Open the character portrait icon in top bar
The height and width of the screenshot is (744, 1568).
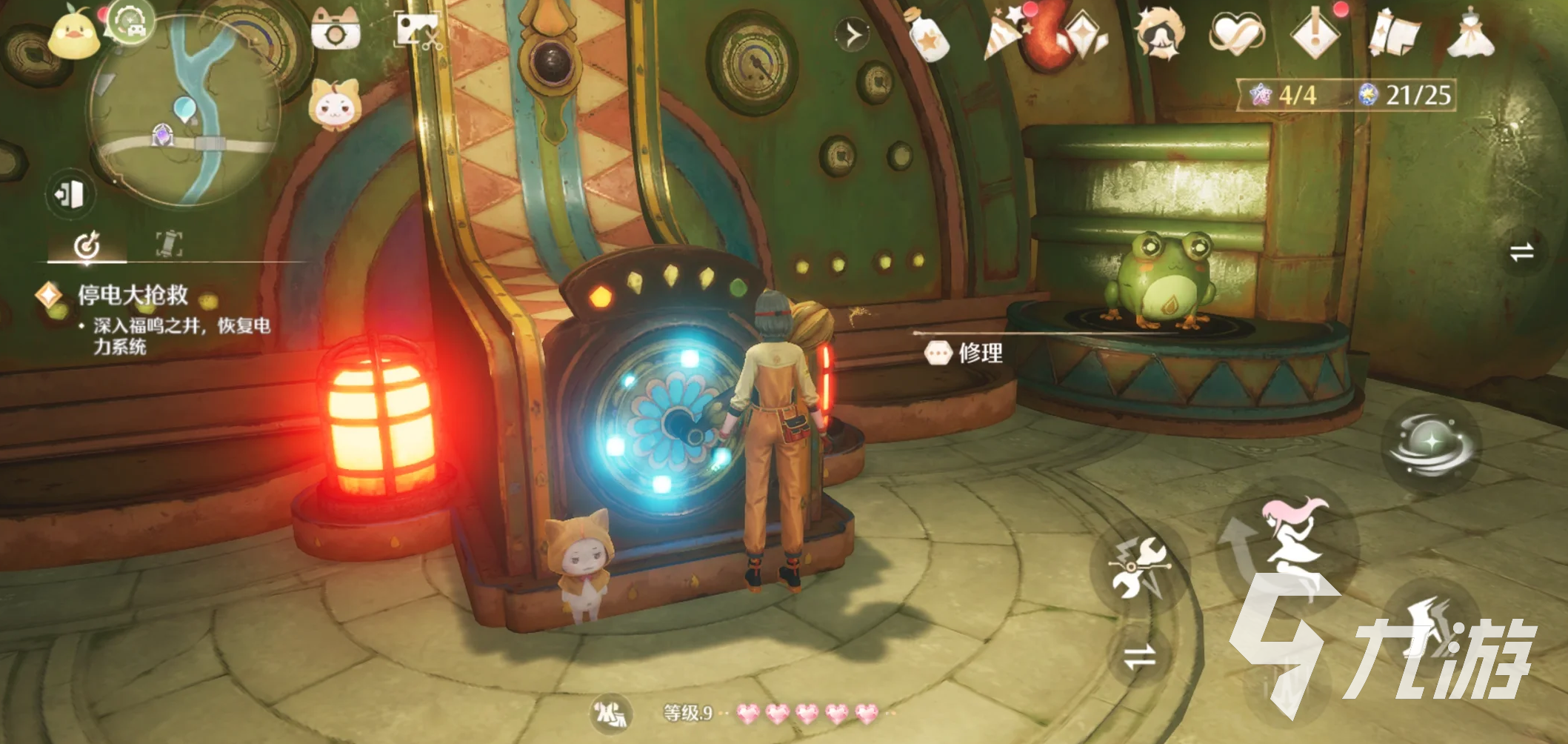[x=1159, y=34]
